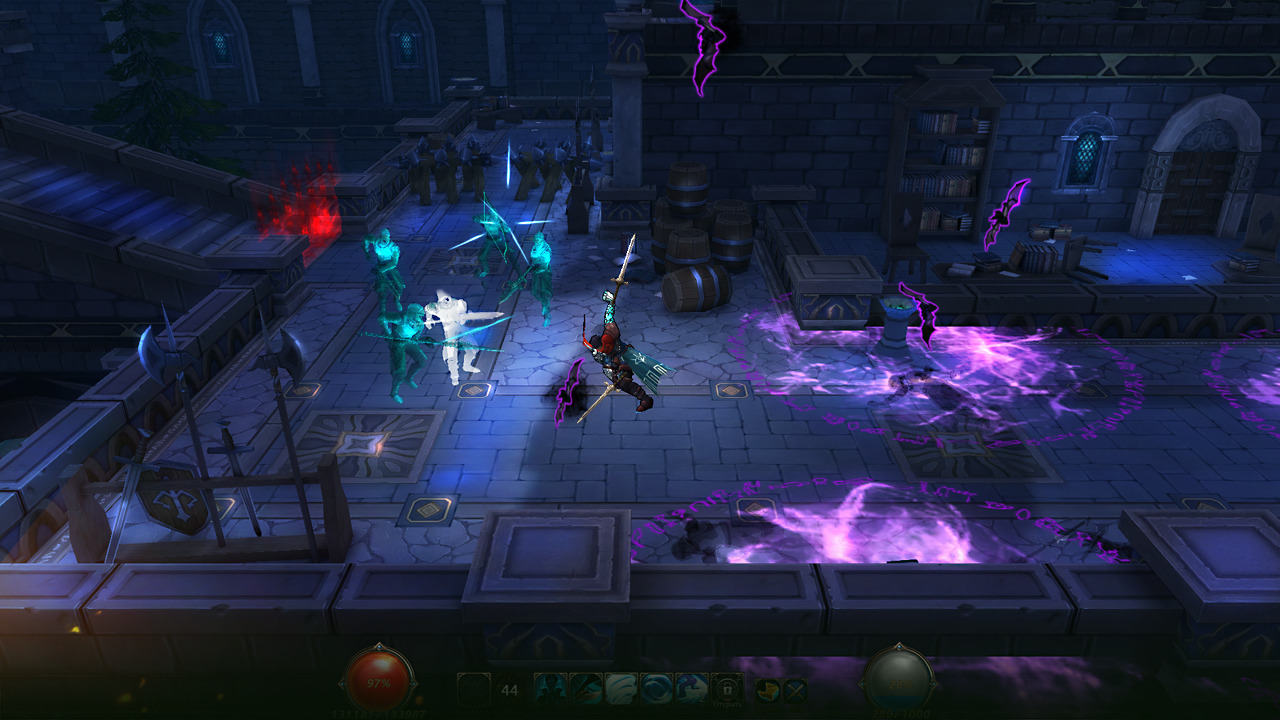Image resolution: width=1280 pixels, height=720 pixels.
Task: Activate the purple dash ability
Action: 692,688
